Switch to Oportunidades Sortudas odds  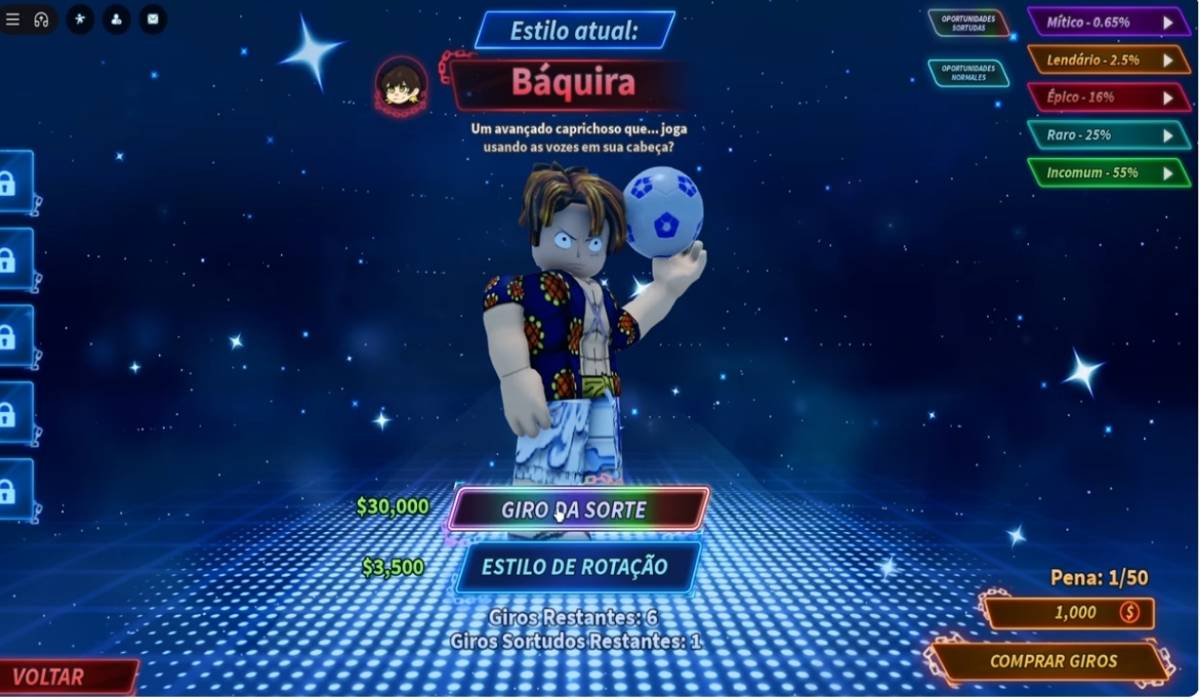968,23
